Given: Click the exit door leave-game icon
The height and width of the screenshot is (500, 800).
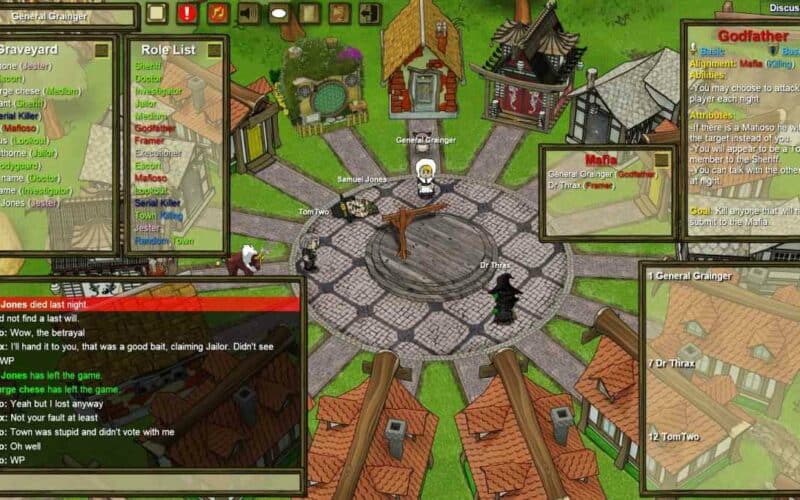Looking at the screenshot, I should pyautogui.click(x=370, y=13).
